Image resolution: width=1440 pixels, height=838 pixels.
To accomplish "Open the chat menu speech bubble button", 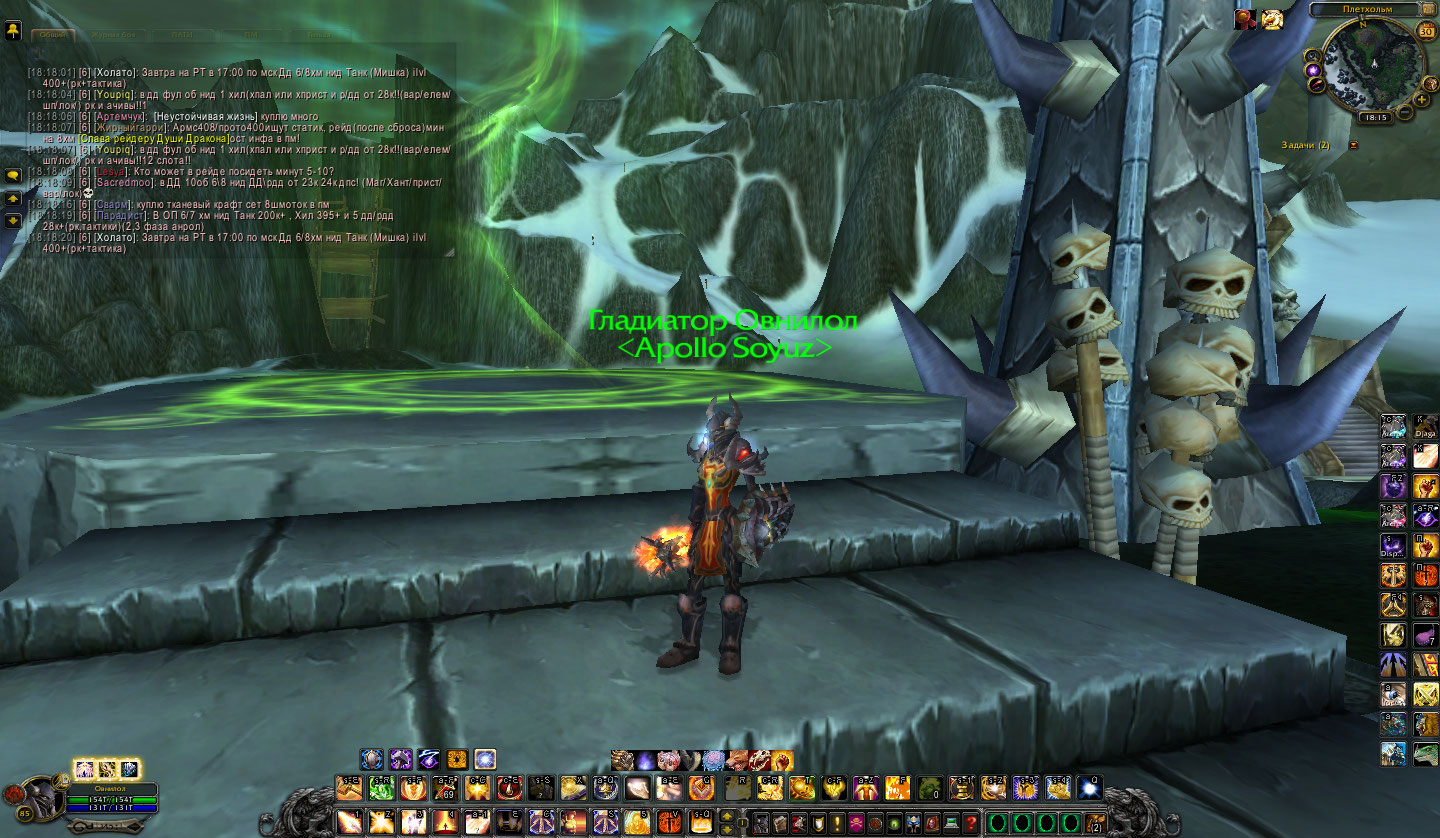I will tap(13, 175).
